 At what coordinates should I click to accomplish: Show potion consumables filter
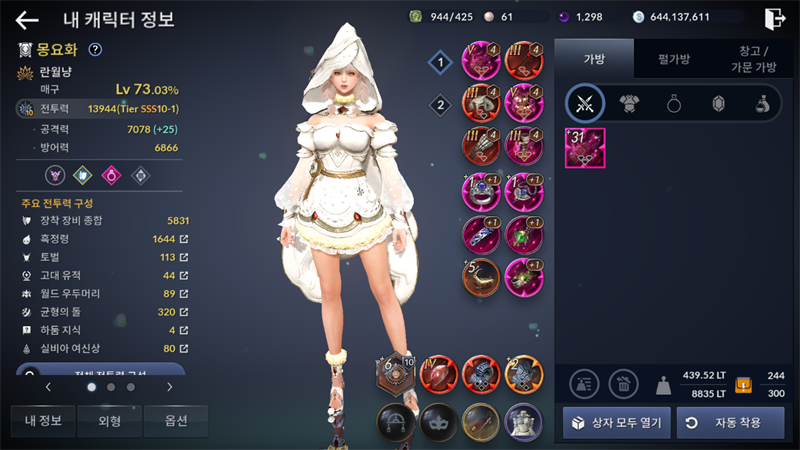762,103
